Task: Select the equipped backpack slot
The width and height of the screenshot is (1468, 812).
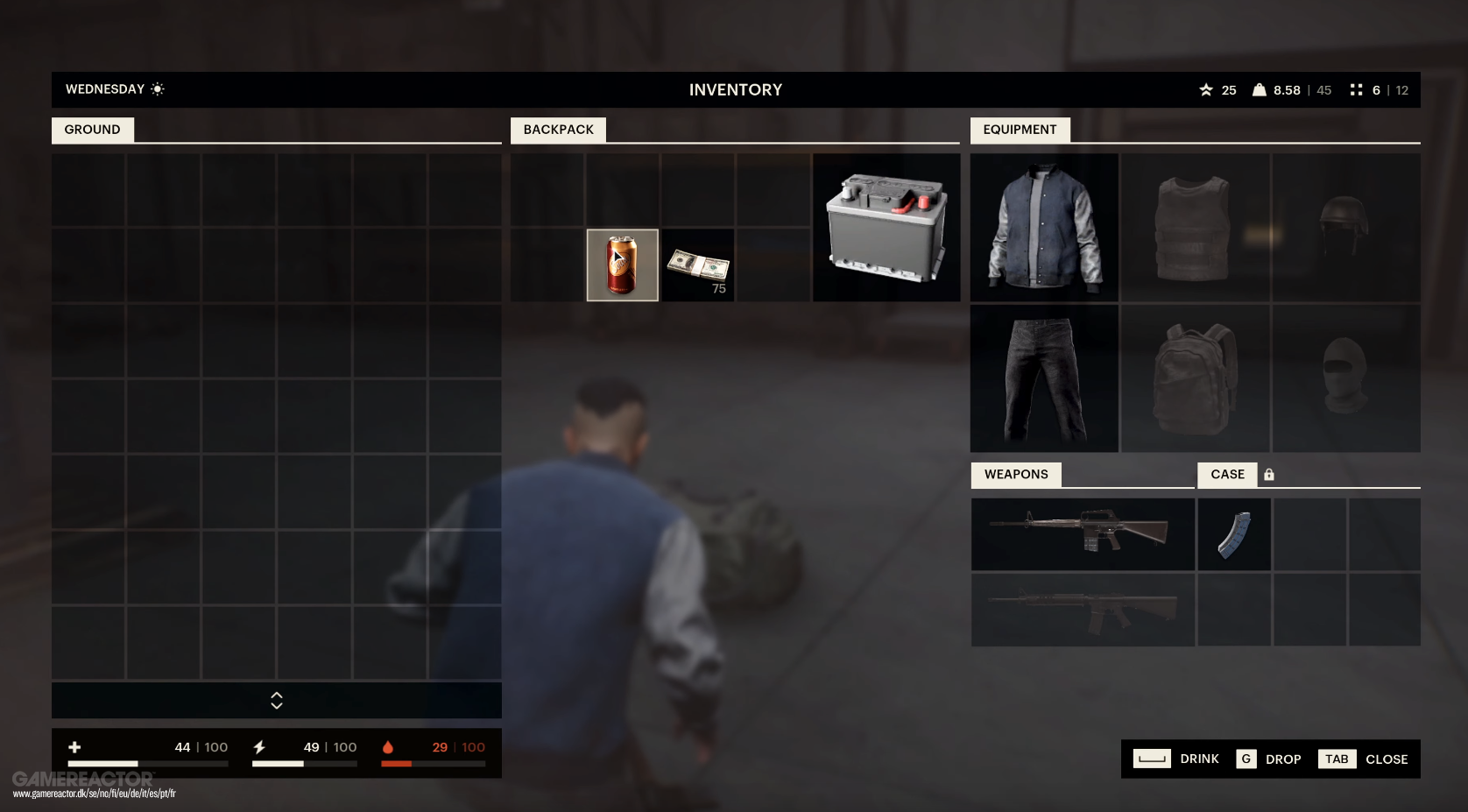Action: pos(1195,378)
